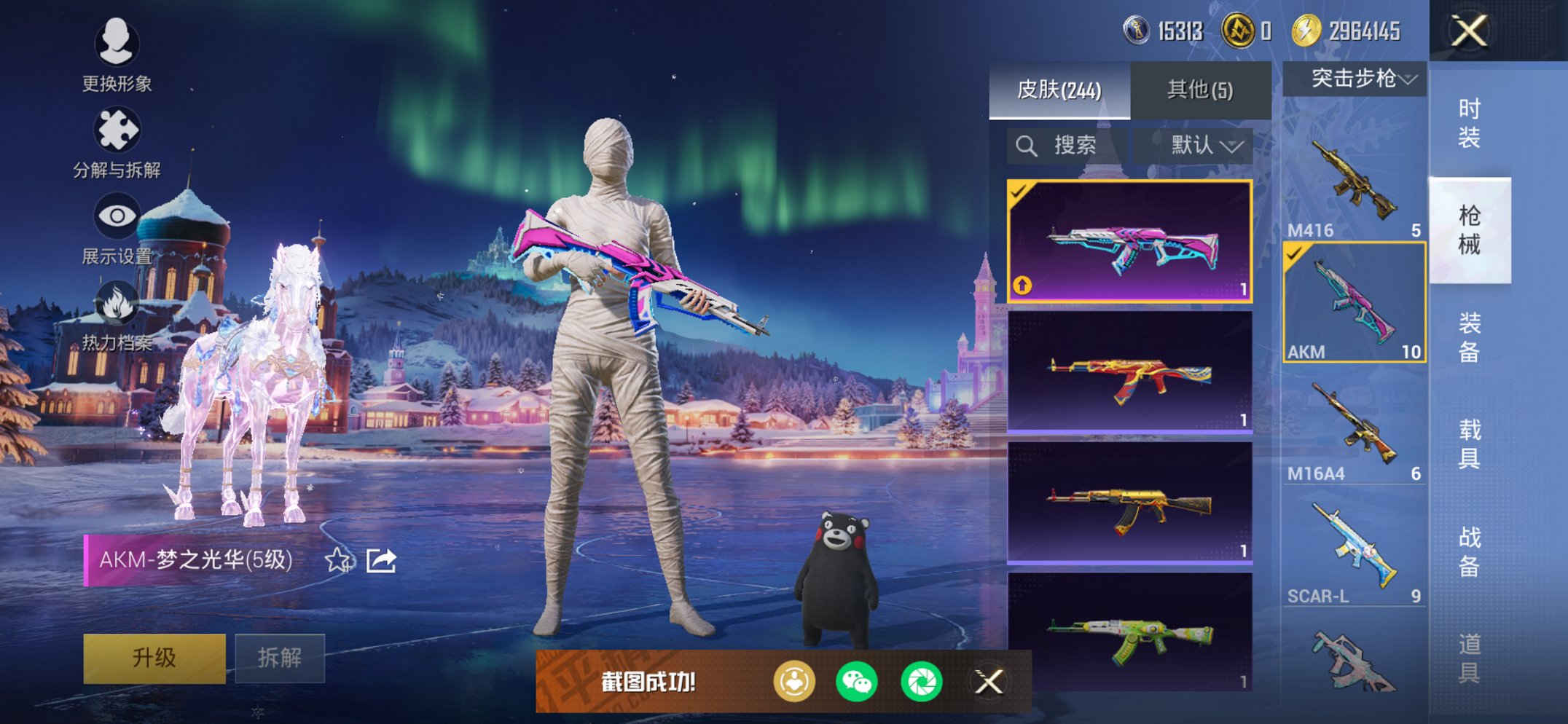
Task: Share the AKM skin via arrow icon
Action: click(381, 560)
